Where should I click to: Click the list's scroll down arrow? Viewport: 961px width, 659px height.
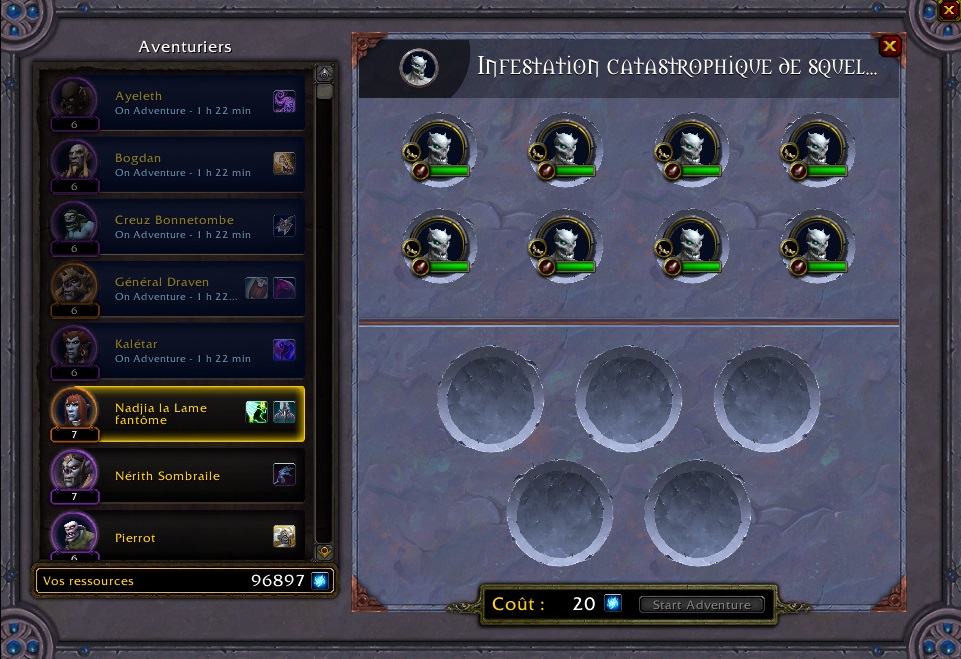pyautogui.click(x=324, y=552)
